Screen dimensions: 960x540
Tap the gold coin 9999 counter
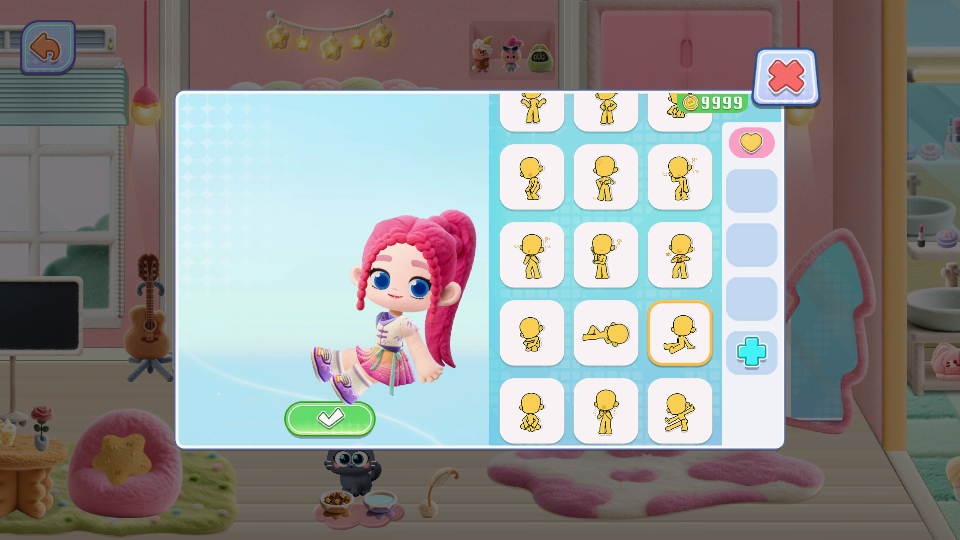pos(712,103)
